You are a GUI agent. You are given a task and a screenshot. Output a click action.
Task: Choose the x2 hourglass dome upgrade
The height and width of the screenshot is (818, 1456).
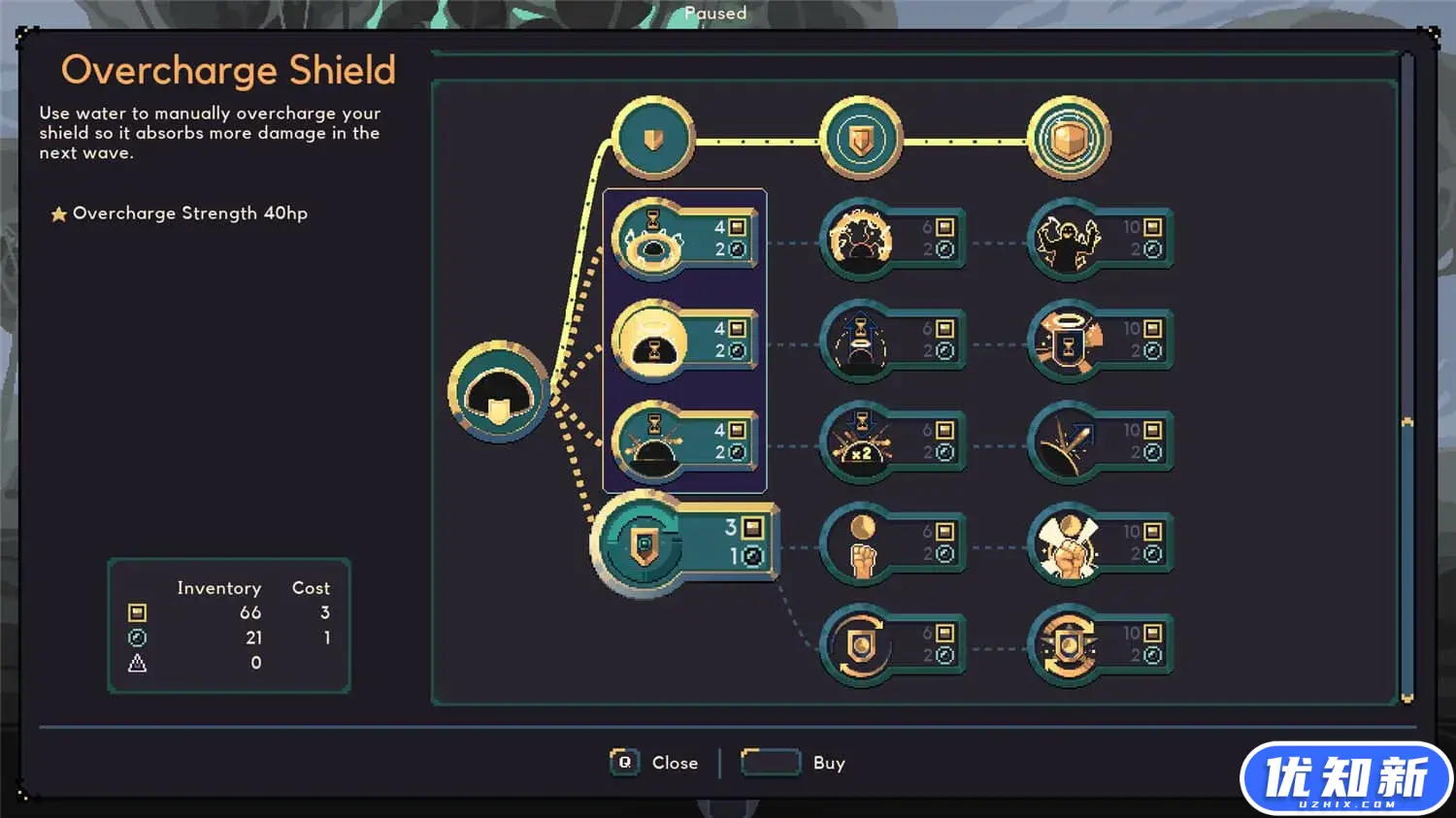point(861,442)
